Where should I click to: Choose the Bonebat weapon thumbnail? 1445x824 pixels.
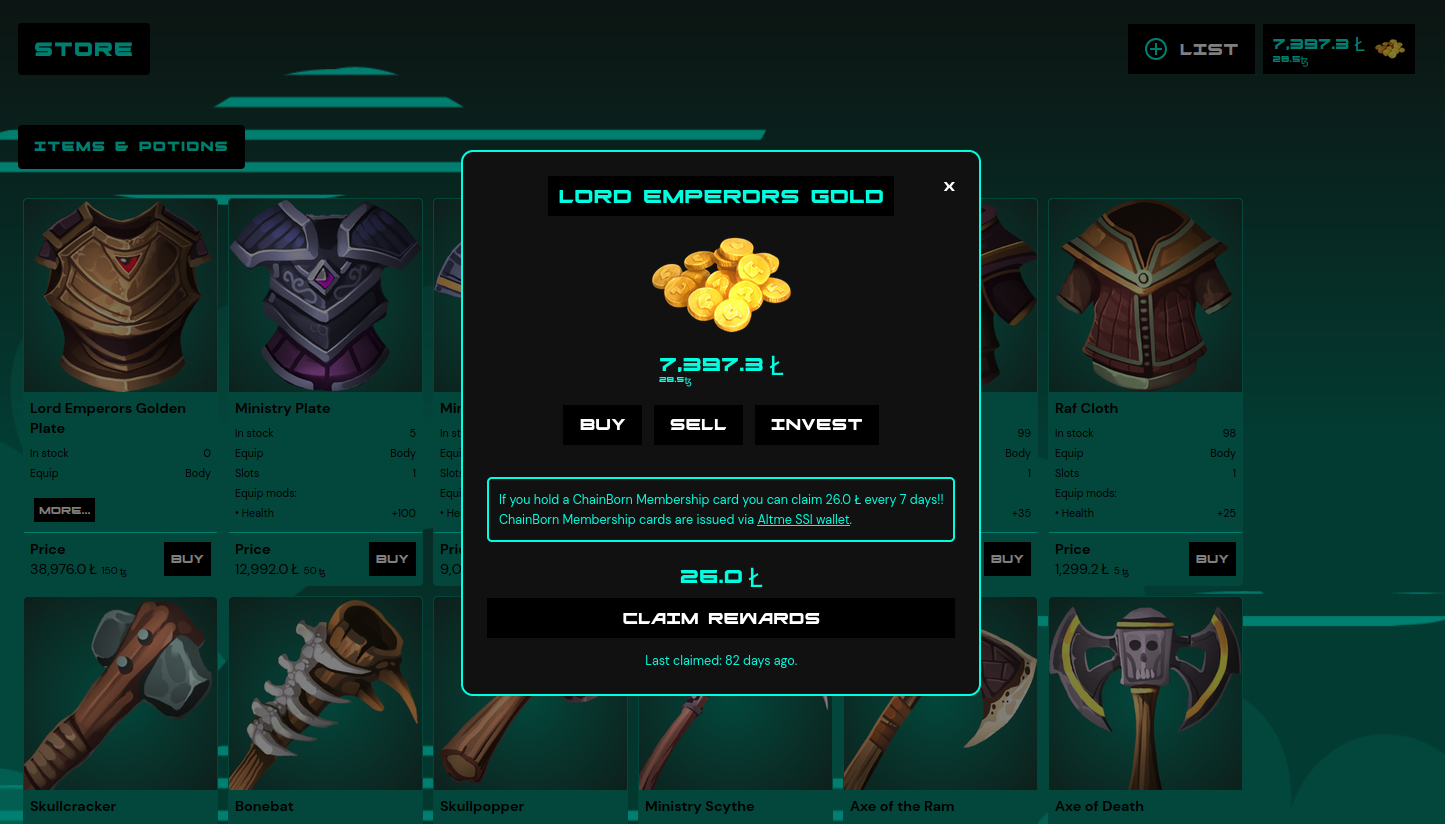point(325,693)
